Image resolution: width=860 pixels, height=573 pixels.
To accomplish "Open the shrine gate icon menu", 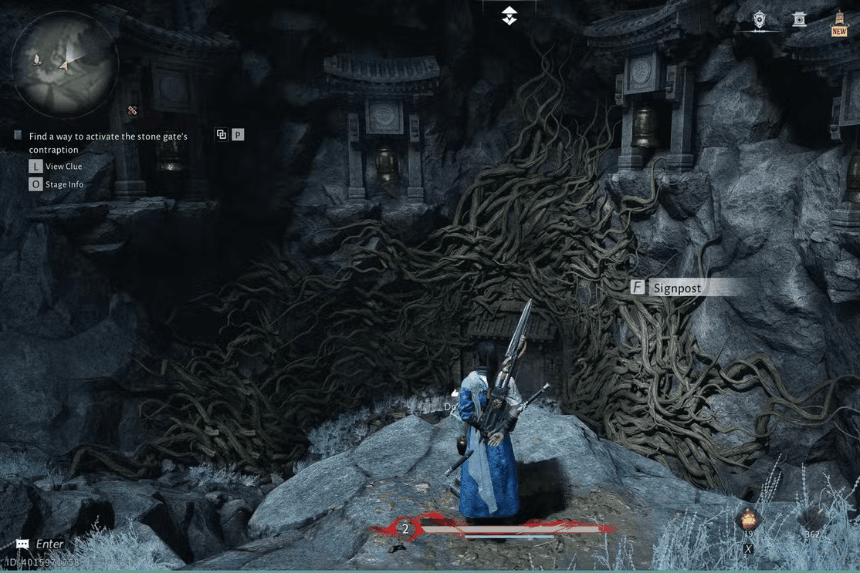I will pyautogui.click(x=798, y=19).
